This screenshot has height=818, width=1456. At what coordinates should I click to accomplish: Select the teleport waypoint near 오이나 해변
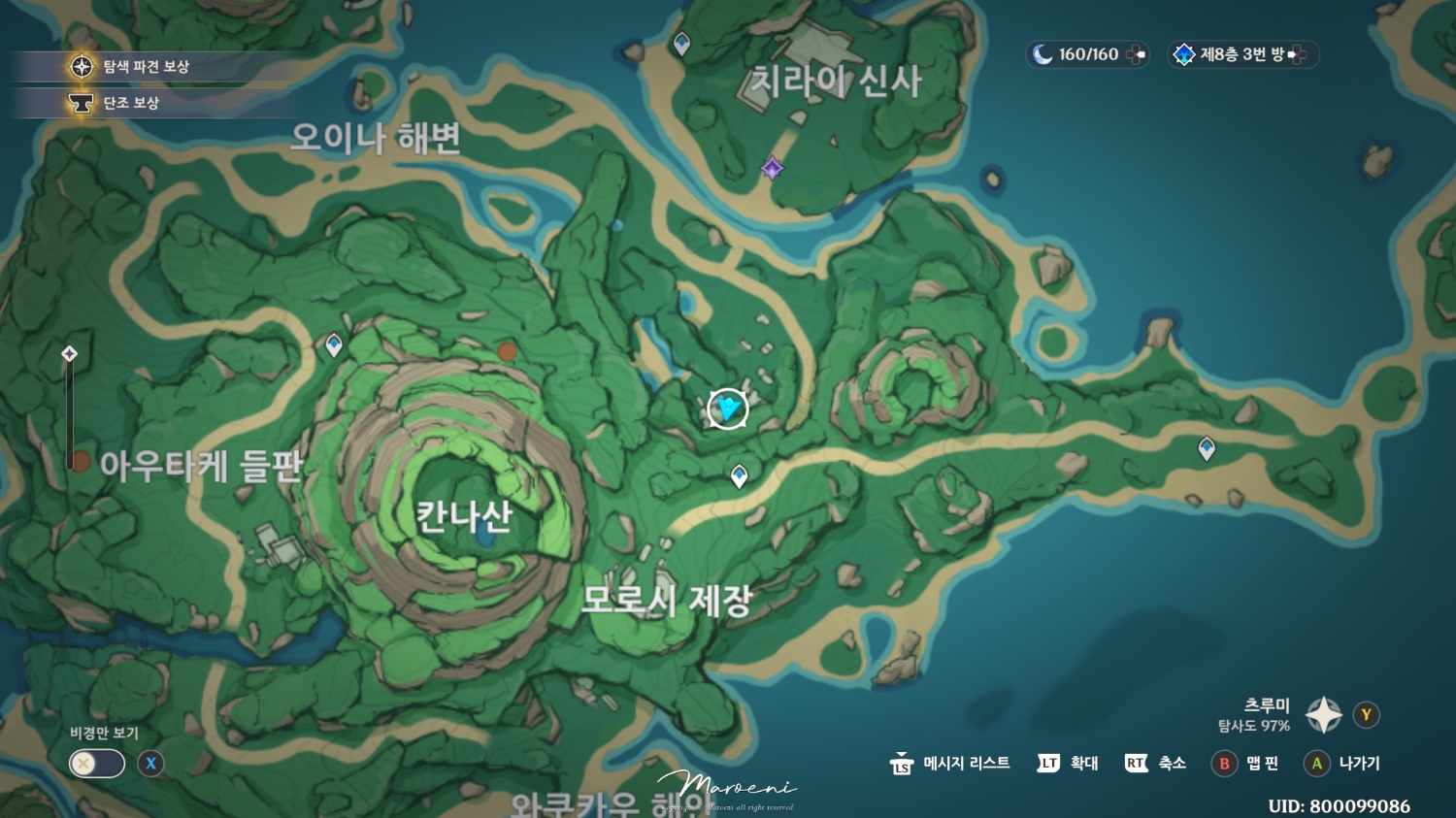(334, 344)
